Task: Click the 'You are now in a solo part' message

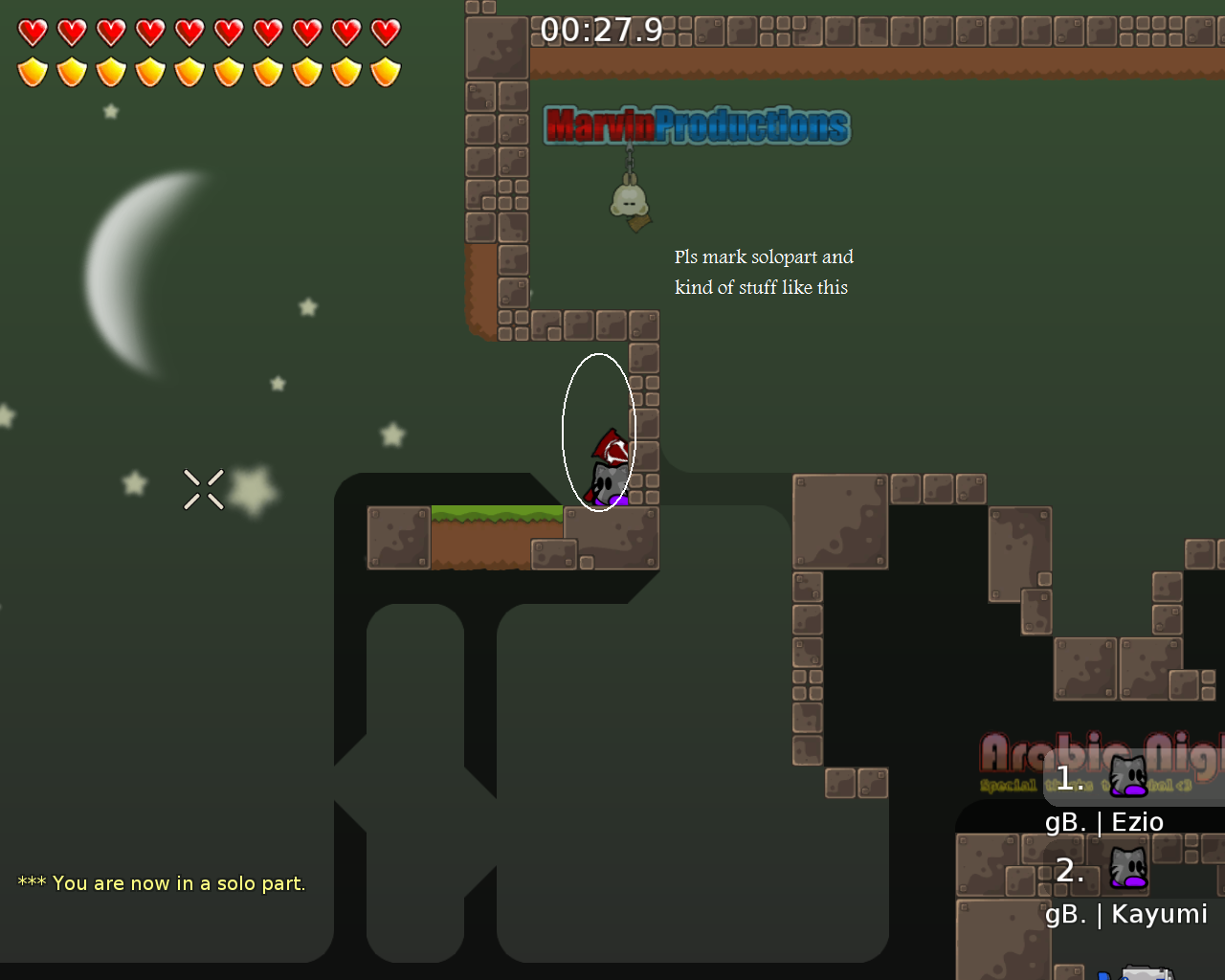Action: point(161,882)
